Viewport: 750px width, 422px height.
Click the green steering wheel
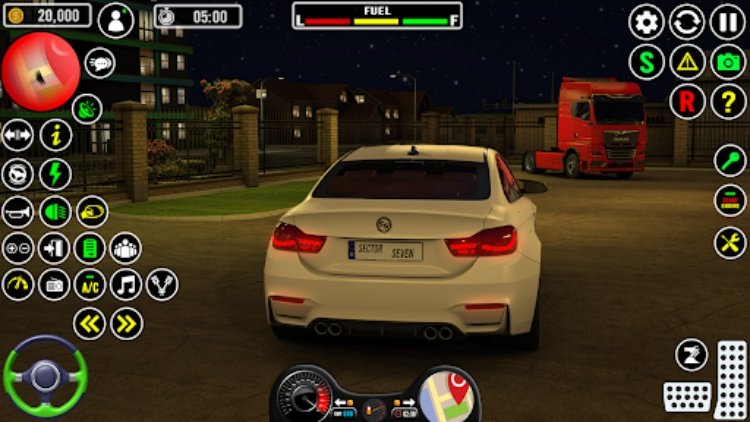point(44,376)
